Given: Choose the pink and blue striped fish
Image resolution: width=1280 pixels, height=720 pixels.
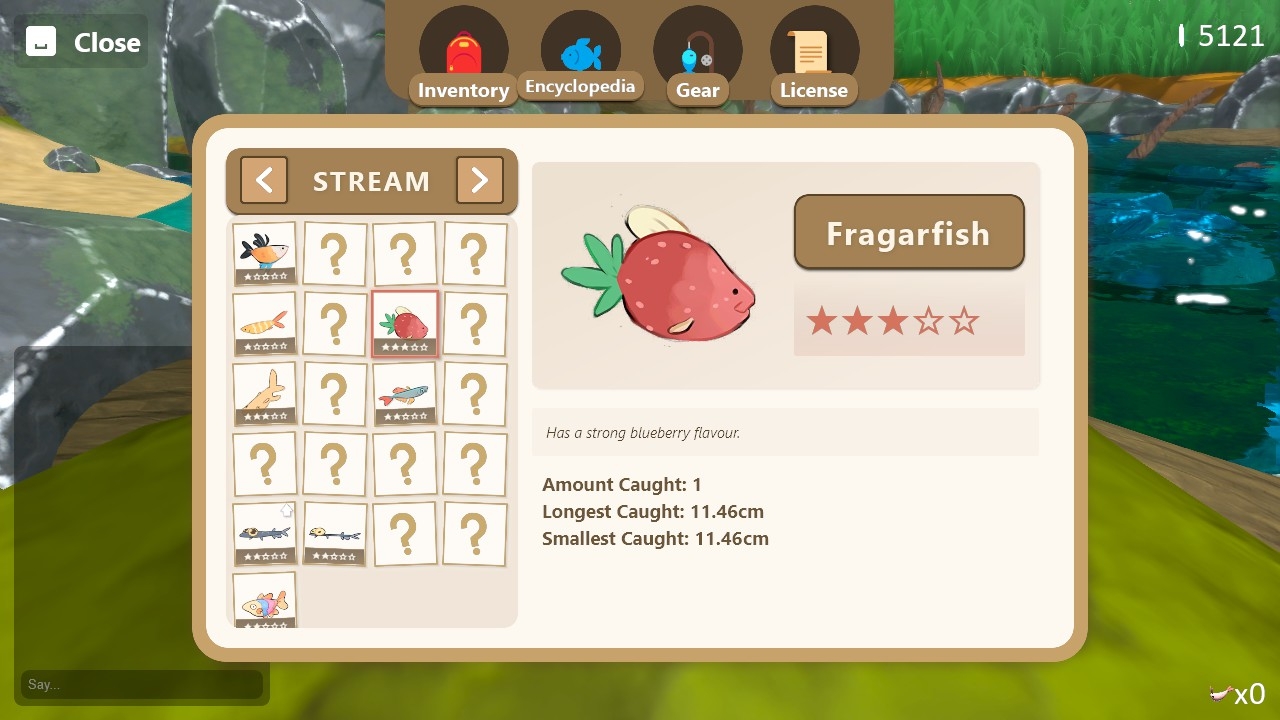Looking at the screenshot, I should tap(265, 600).
